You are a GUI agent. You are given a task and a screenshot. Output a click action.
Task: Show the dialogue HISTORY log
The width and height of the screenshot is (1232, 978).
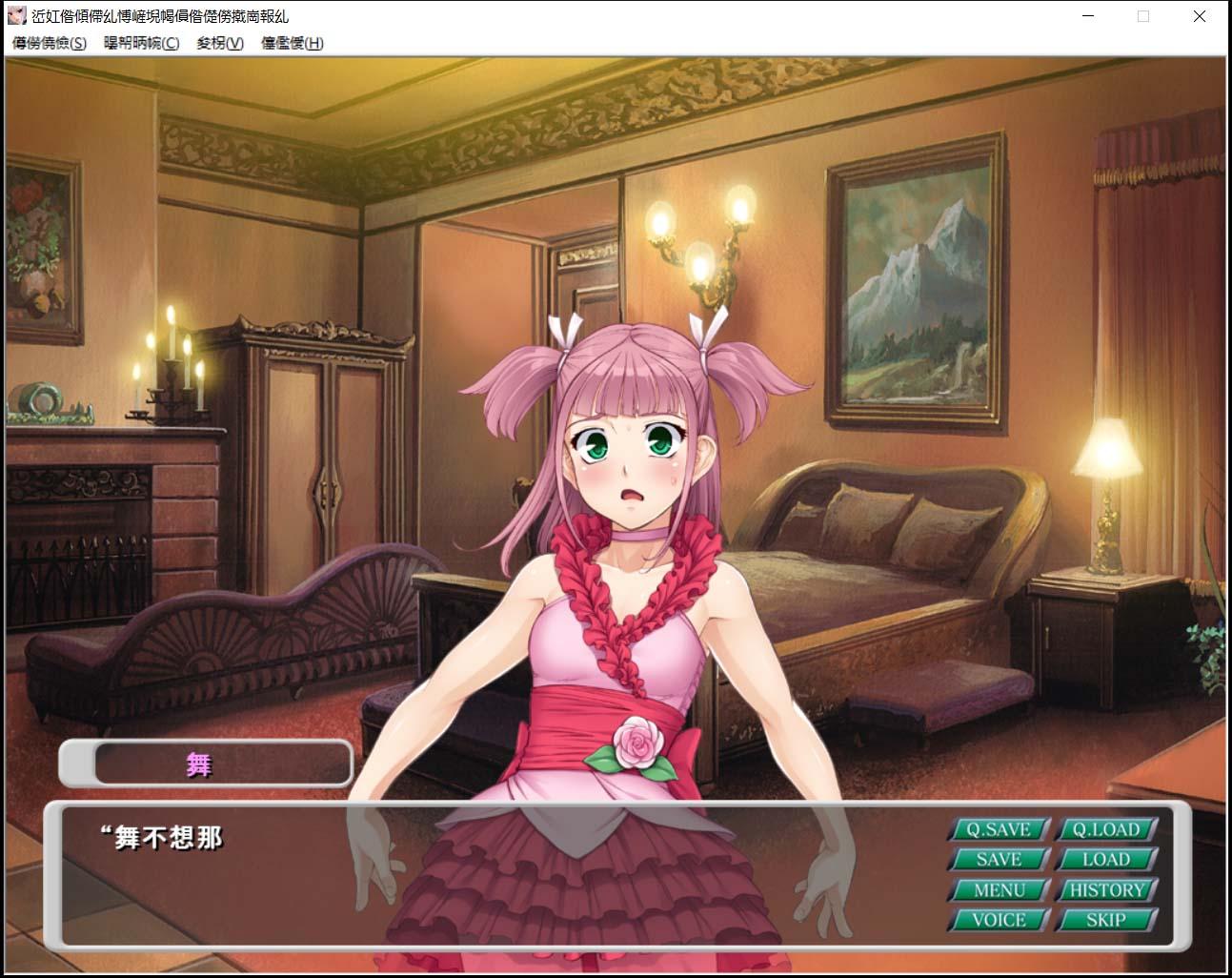(x=1106, y=890)
